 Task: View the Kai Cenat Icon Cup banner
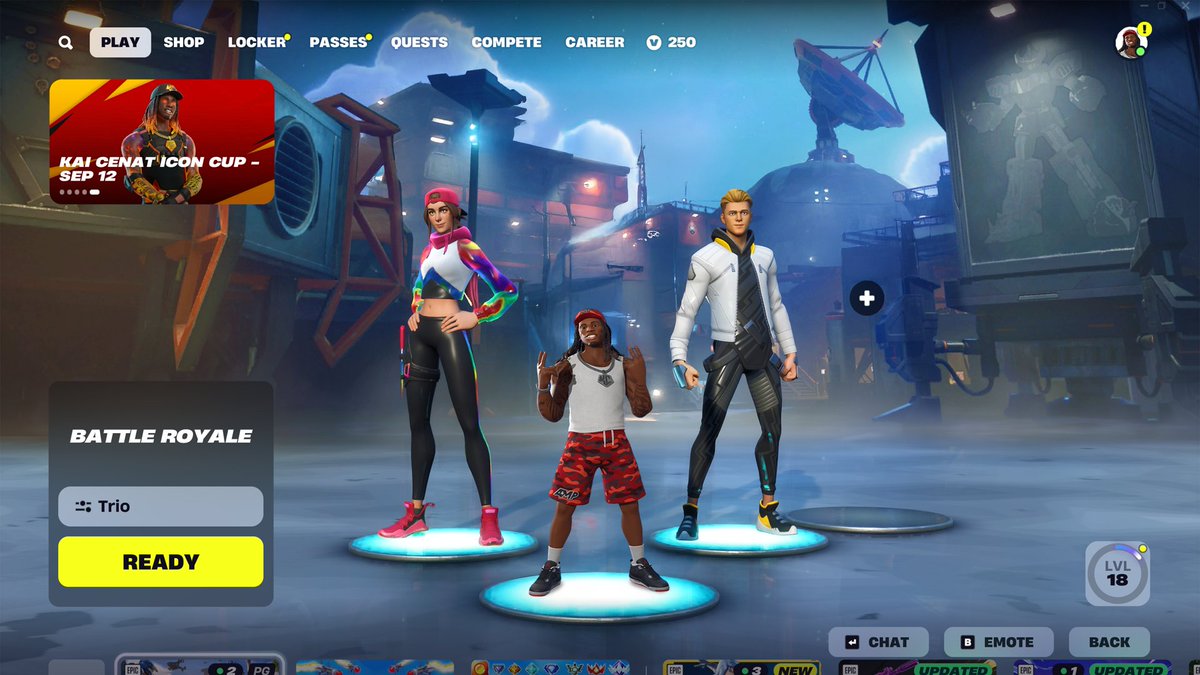click(x=162, y=142)
